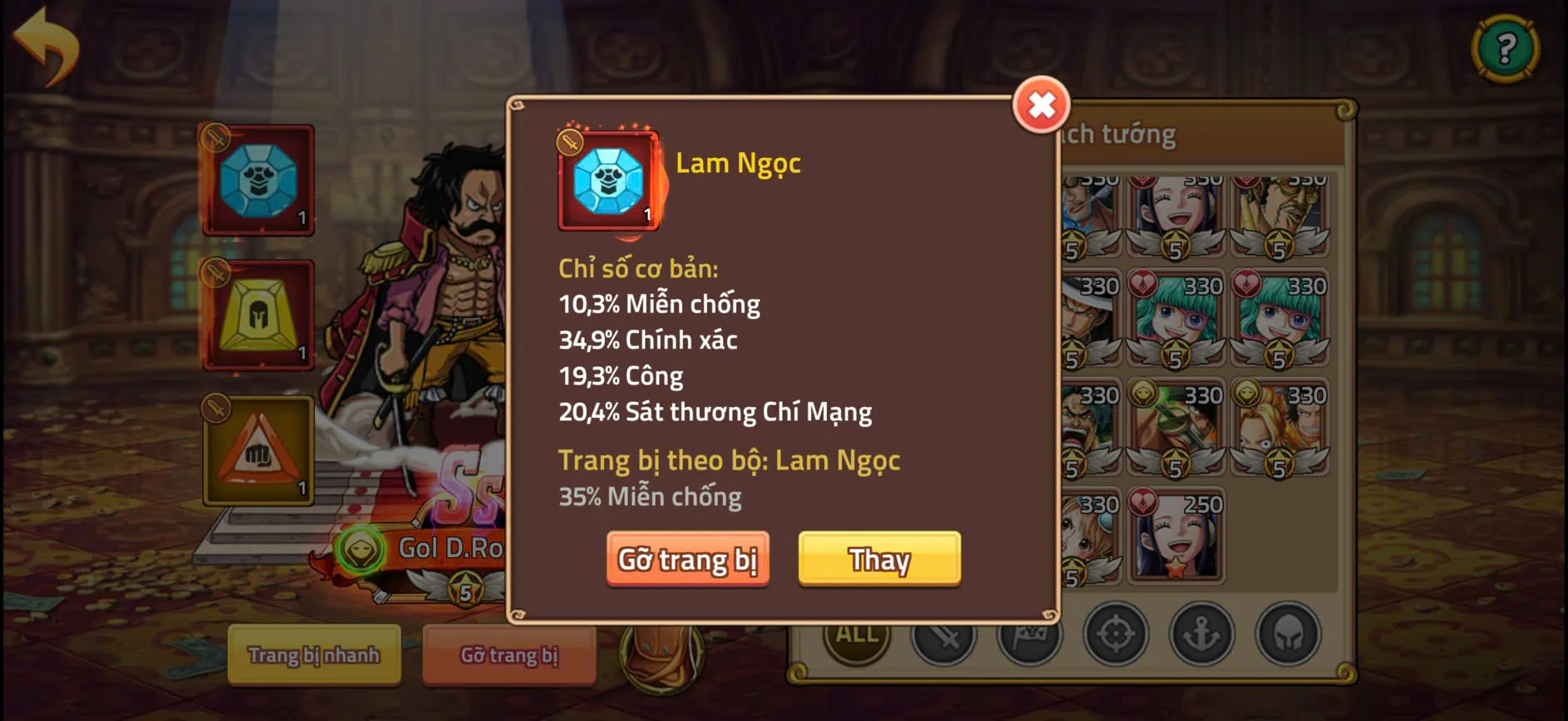Close the Lam Ngọc popup with the X
Screen dimensions: 1568x721
coord(1042,105)
